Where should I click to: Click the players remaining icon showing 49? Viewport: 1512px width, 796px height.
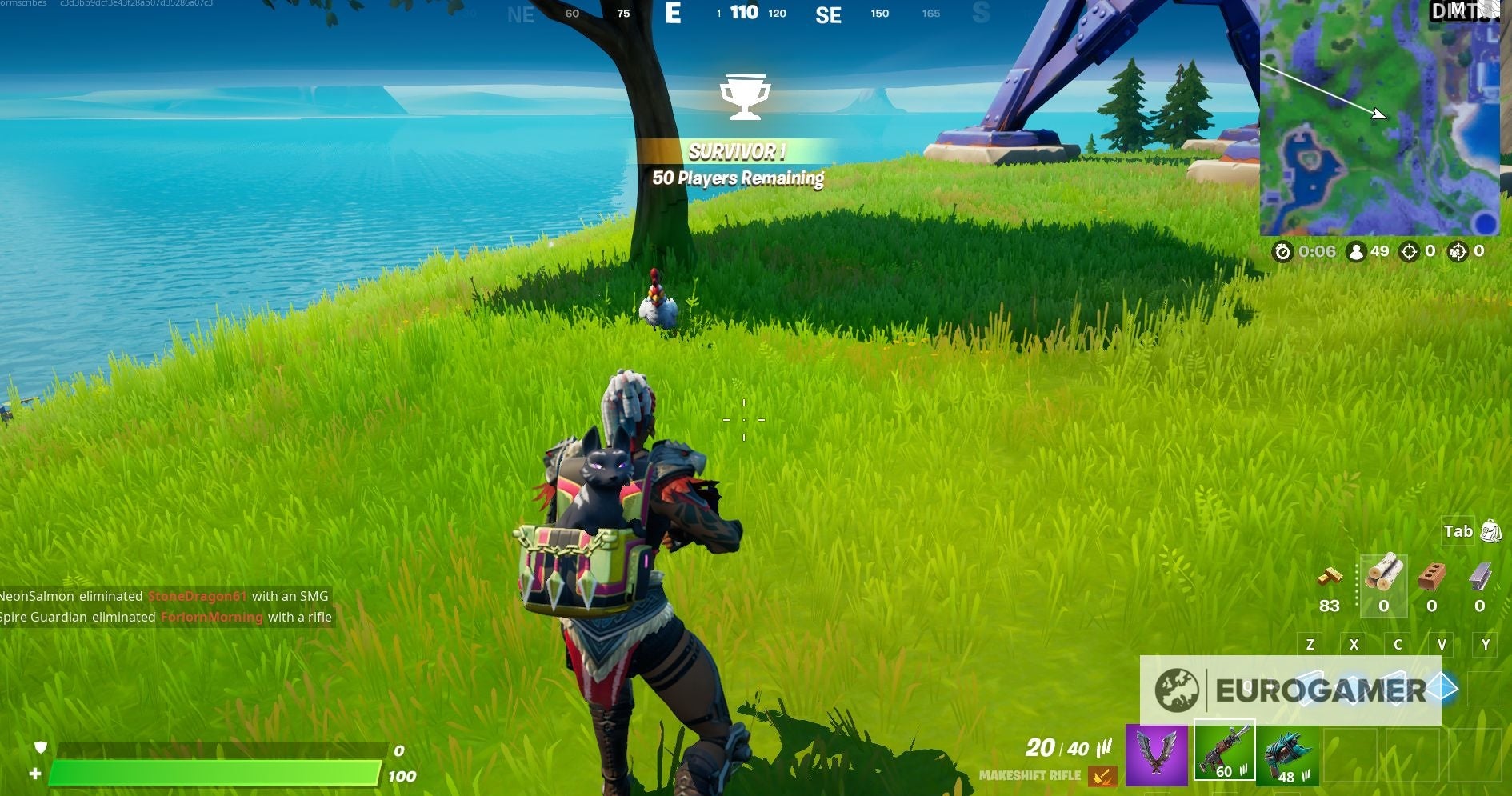pos(1357,252)
